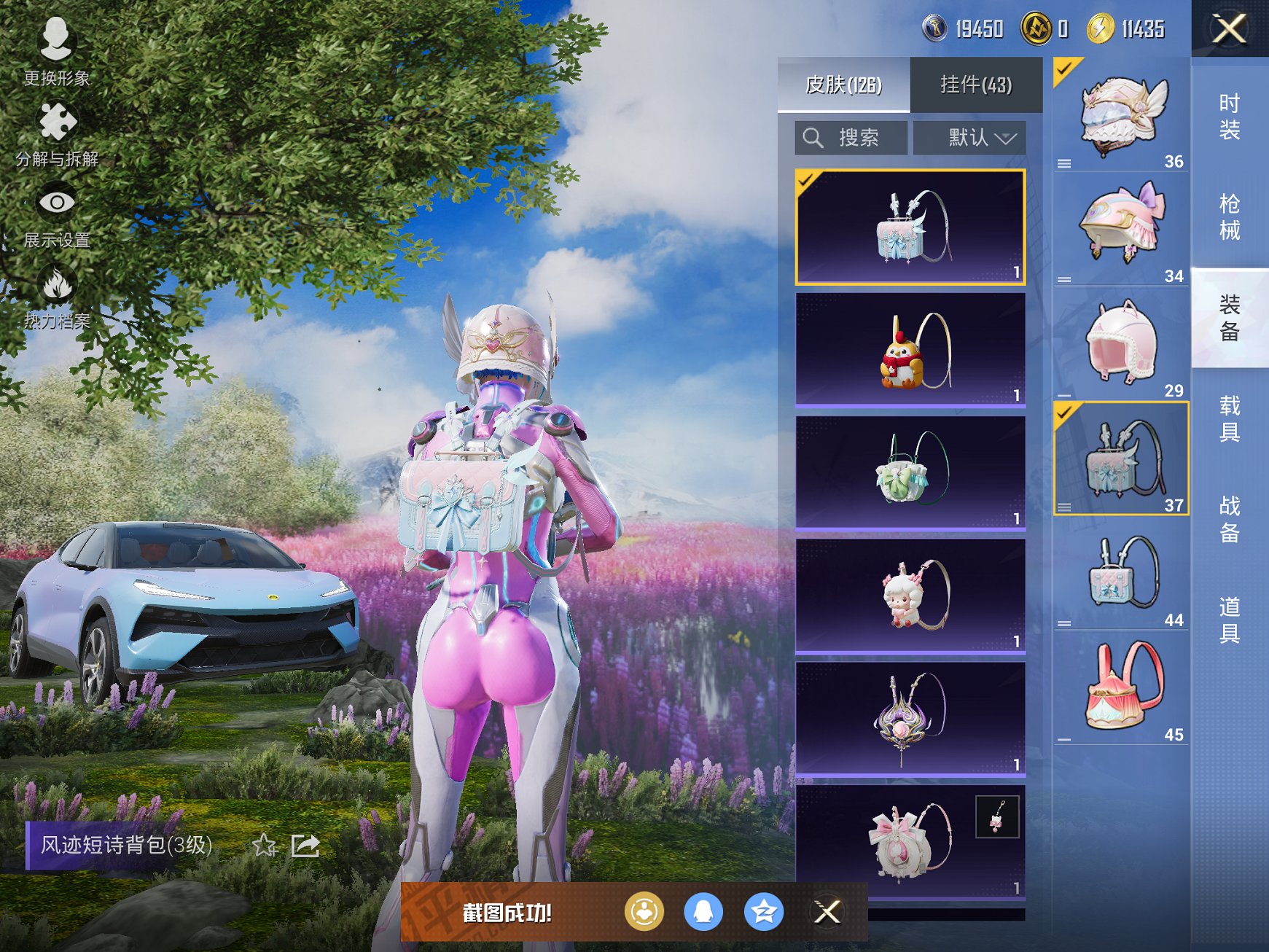Share the backpack via the share icon

305,846
